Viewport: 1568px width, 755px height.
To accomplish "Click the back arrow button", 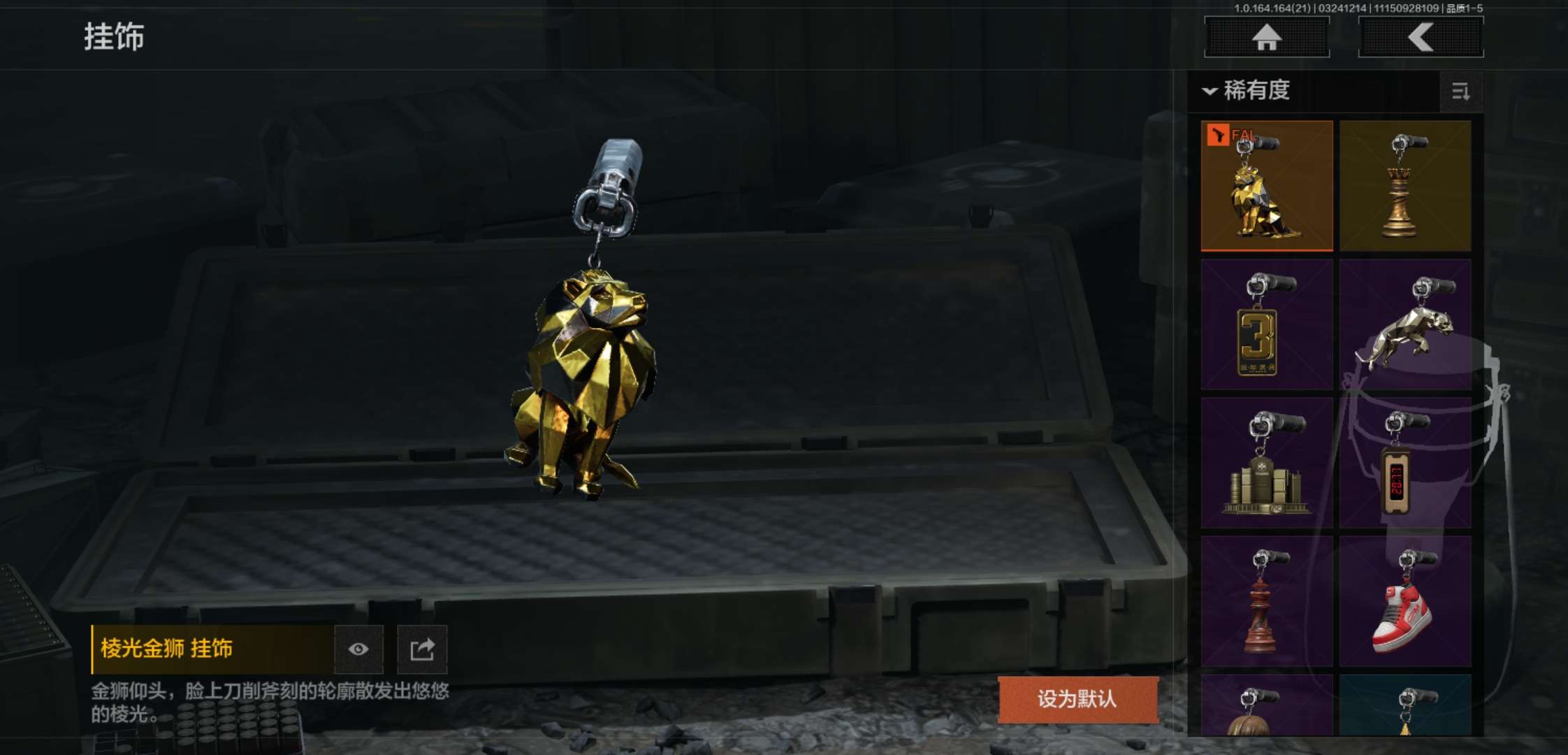I will click(1421, 37).
